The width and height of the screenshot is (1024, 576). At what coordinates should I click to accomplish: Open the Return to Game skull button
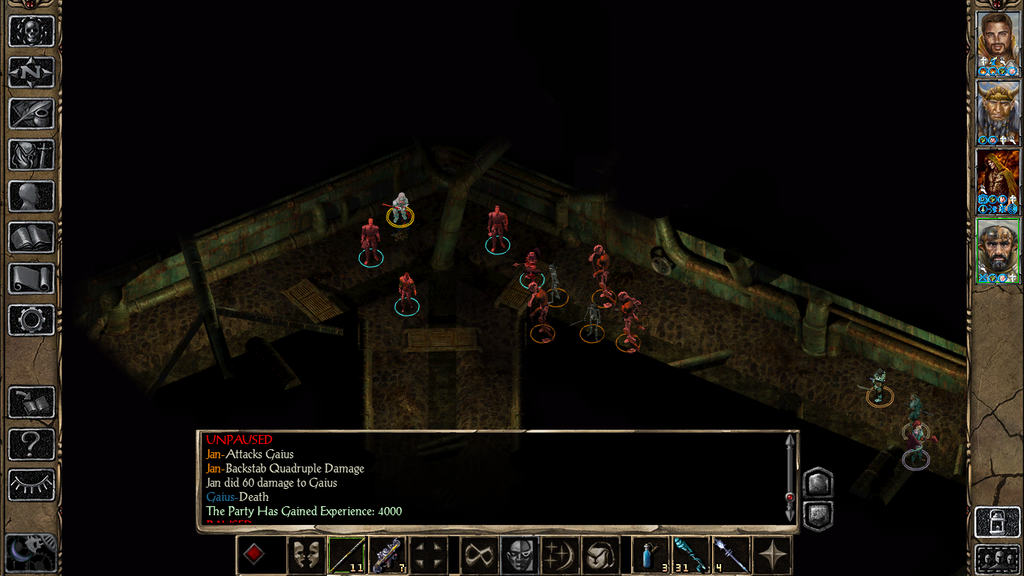31,31
